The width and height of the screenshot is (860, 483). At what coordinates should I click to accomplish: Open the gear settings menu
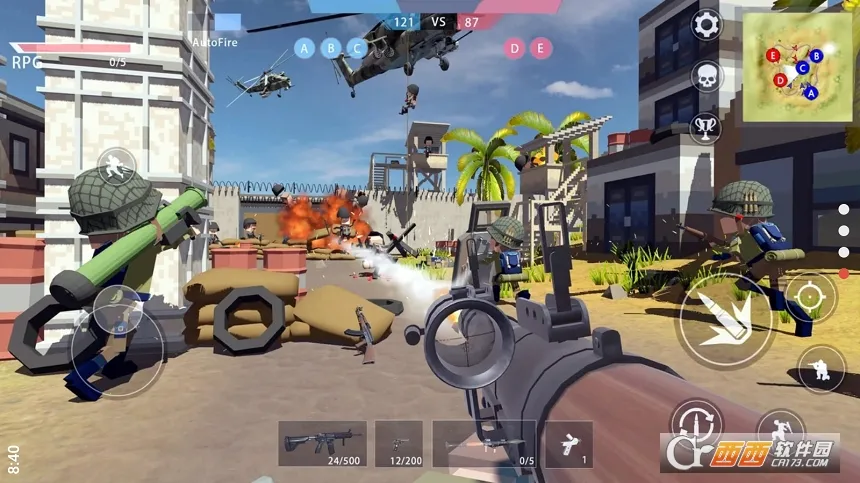[707, 25]
